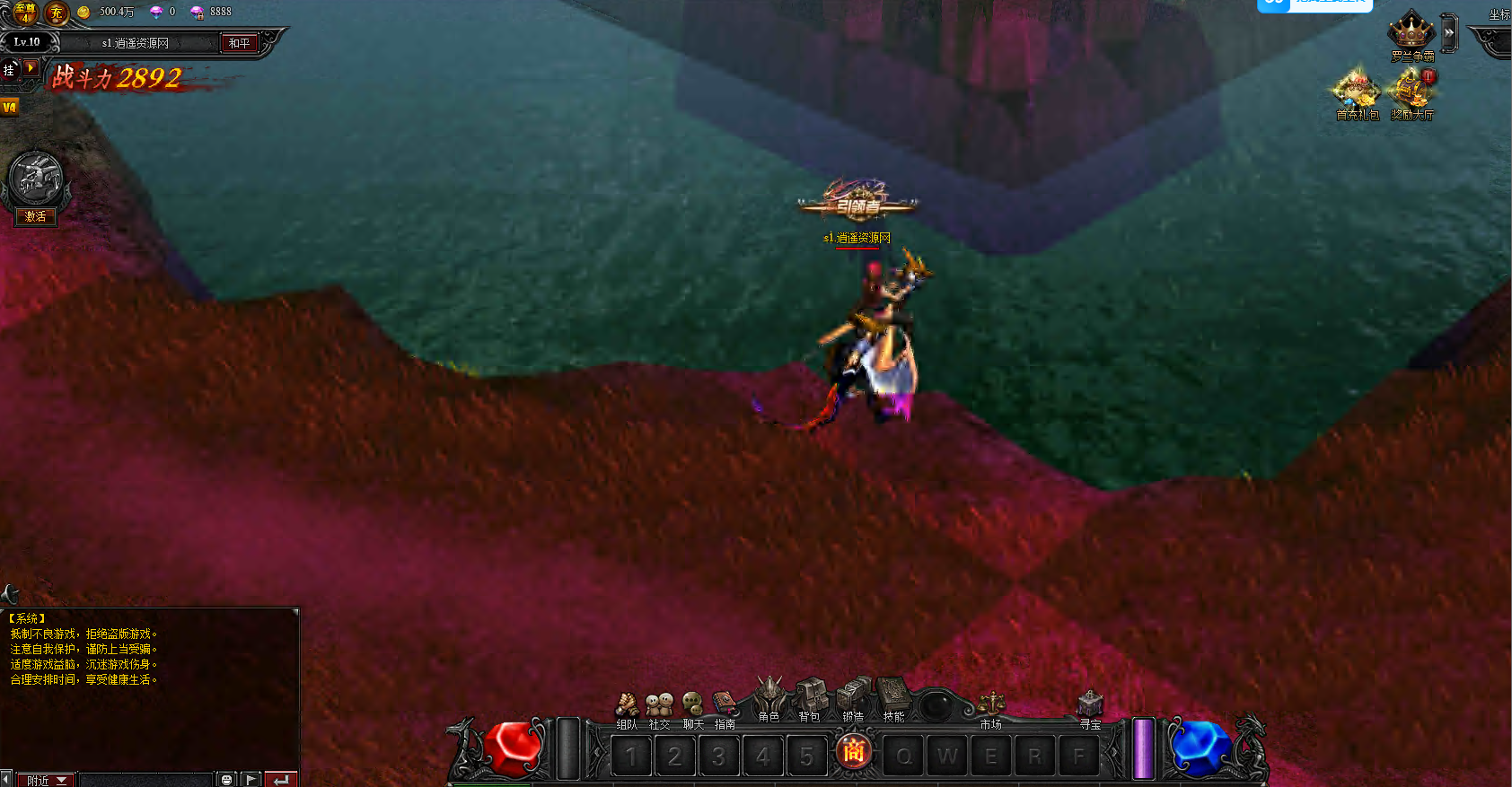The height and width of the screenshot is (787, 1512).
Task: Open the 市场 market scales icon
Action: pyautogui.click(x=991, y=705)
